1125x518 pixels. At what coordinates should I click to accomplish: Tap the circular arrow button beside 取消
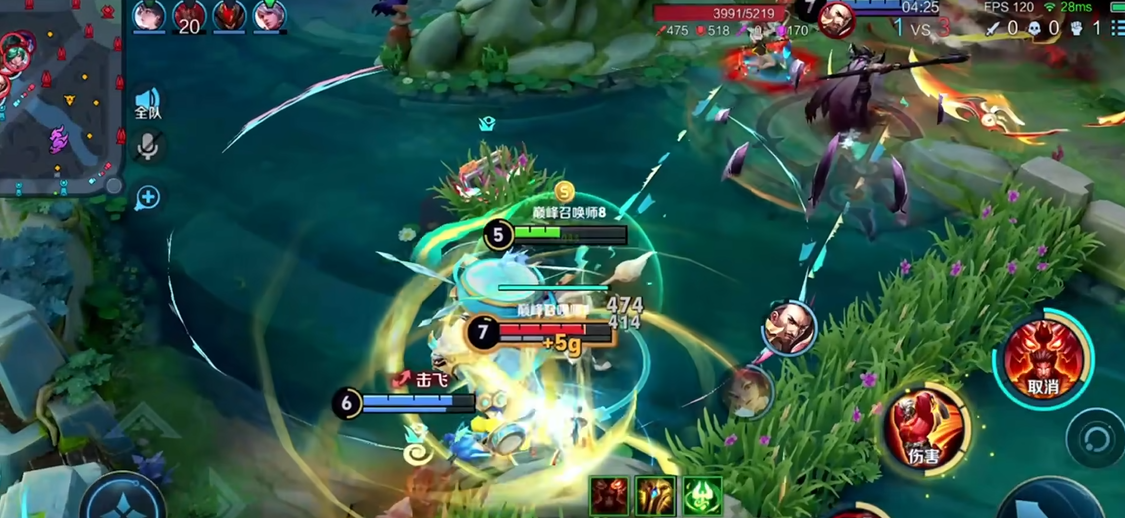pyautogui.click(x=1096, y=440)
